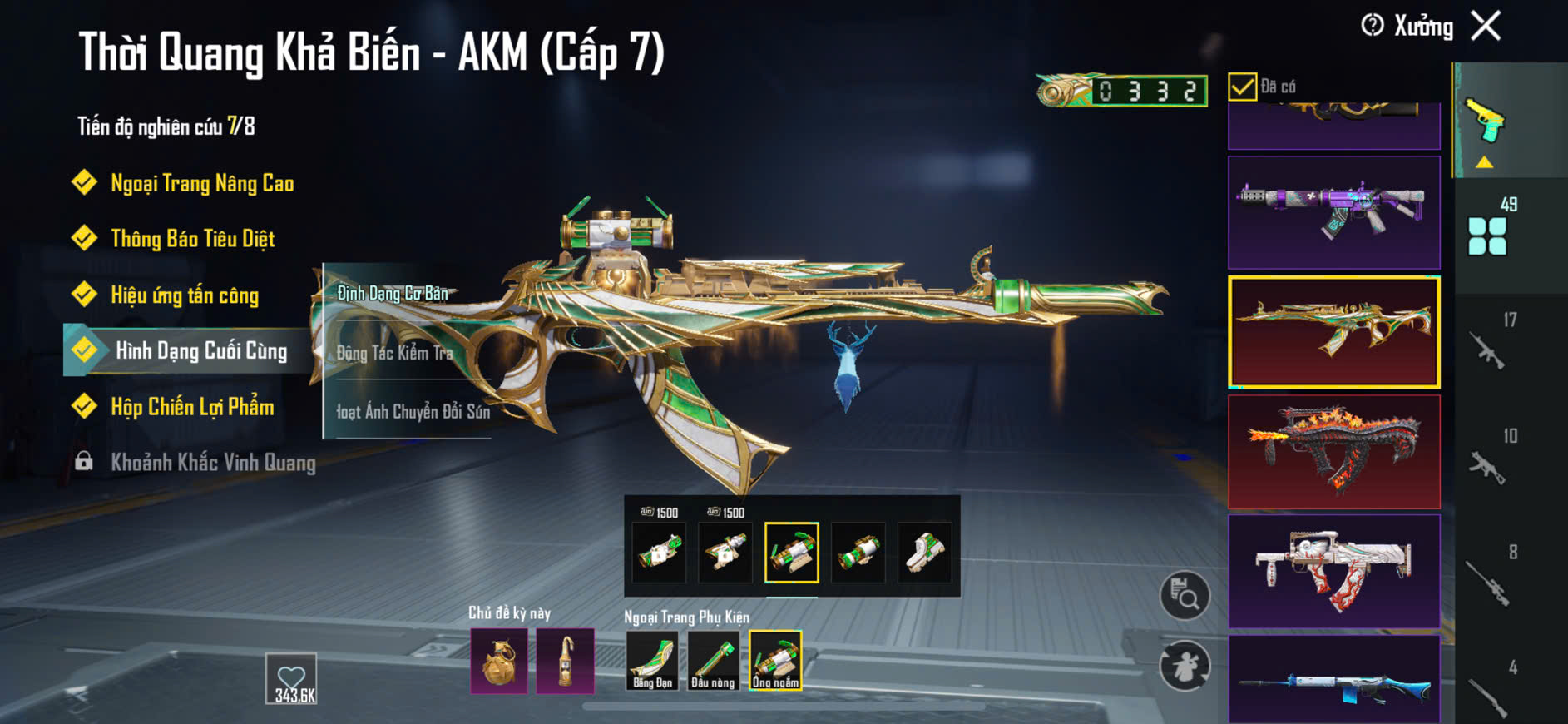The height and width of the screenshot is (724, 1568).
Task: Toggle the Đã có owned filter checkbox
Action: coord(1242,87)
